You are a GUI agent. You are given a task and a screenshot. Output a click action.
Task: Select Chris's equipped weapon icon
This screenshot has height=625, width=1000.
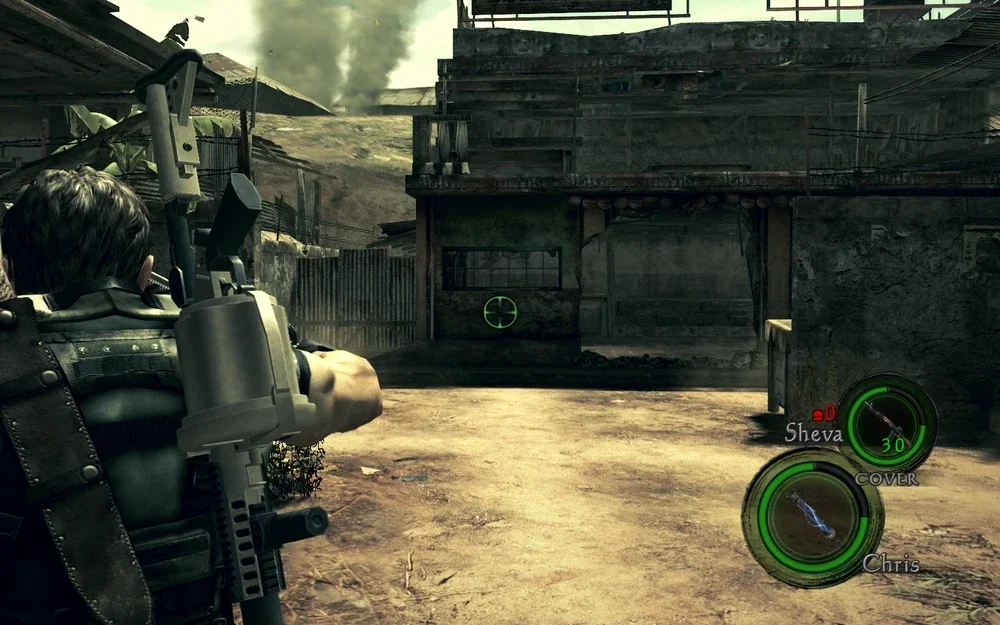tap(811, 516)
